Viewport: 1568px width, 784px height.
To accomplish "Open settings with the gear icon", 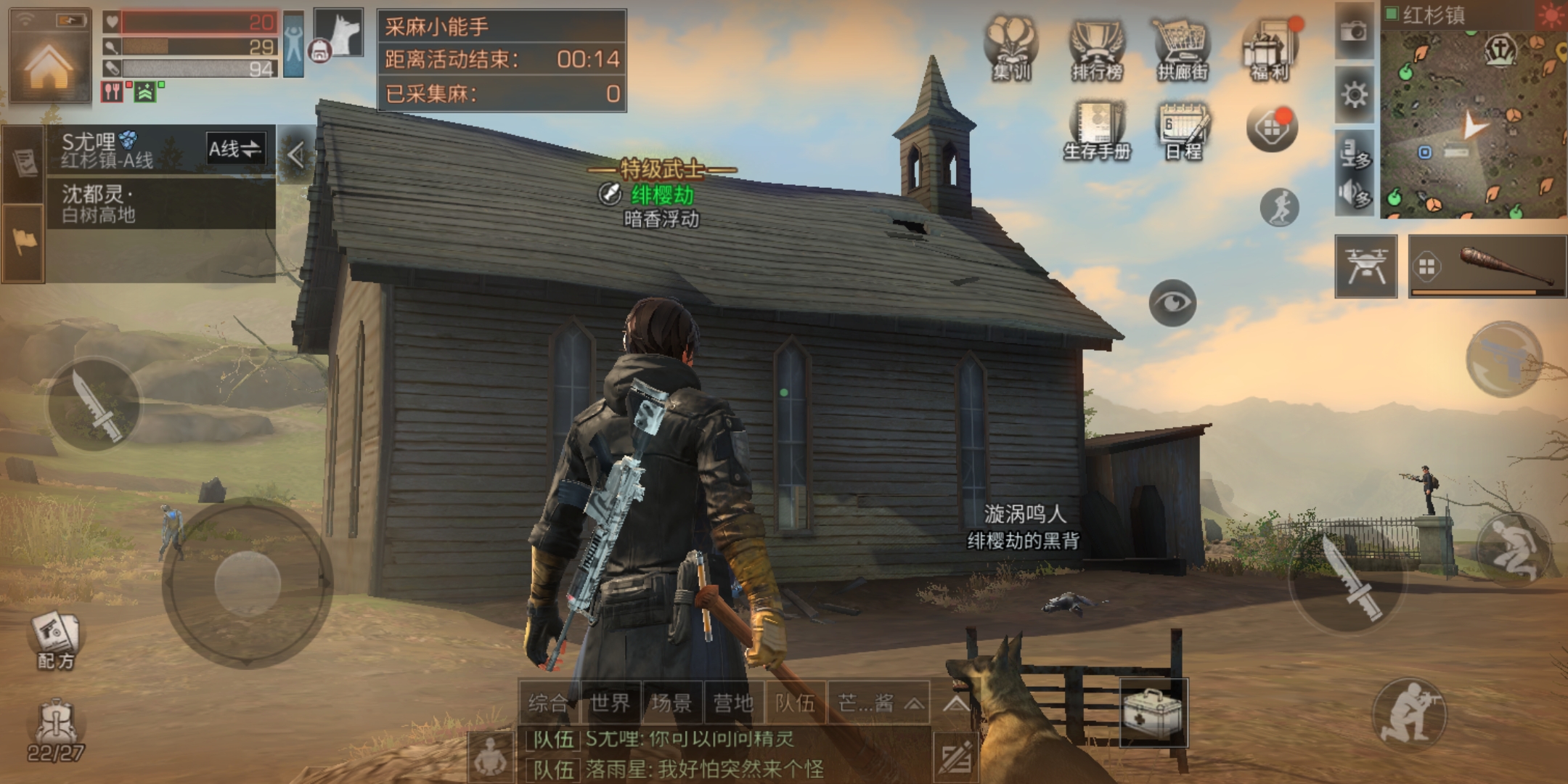I will (1354, 94).
